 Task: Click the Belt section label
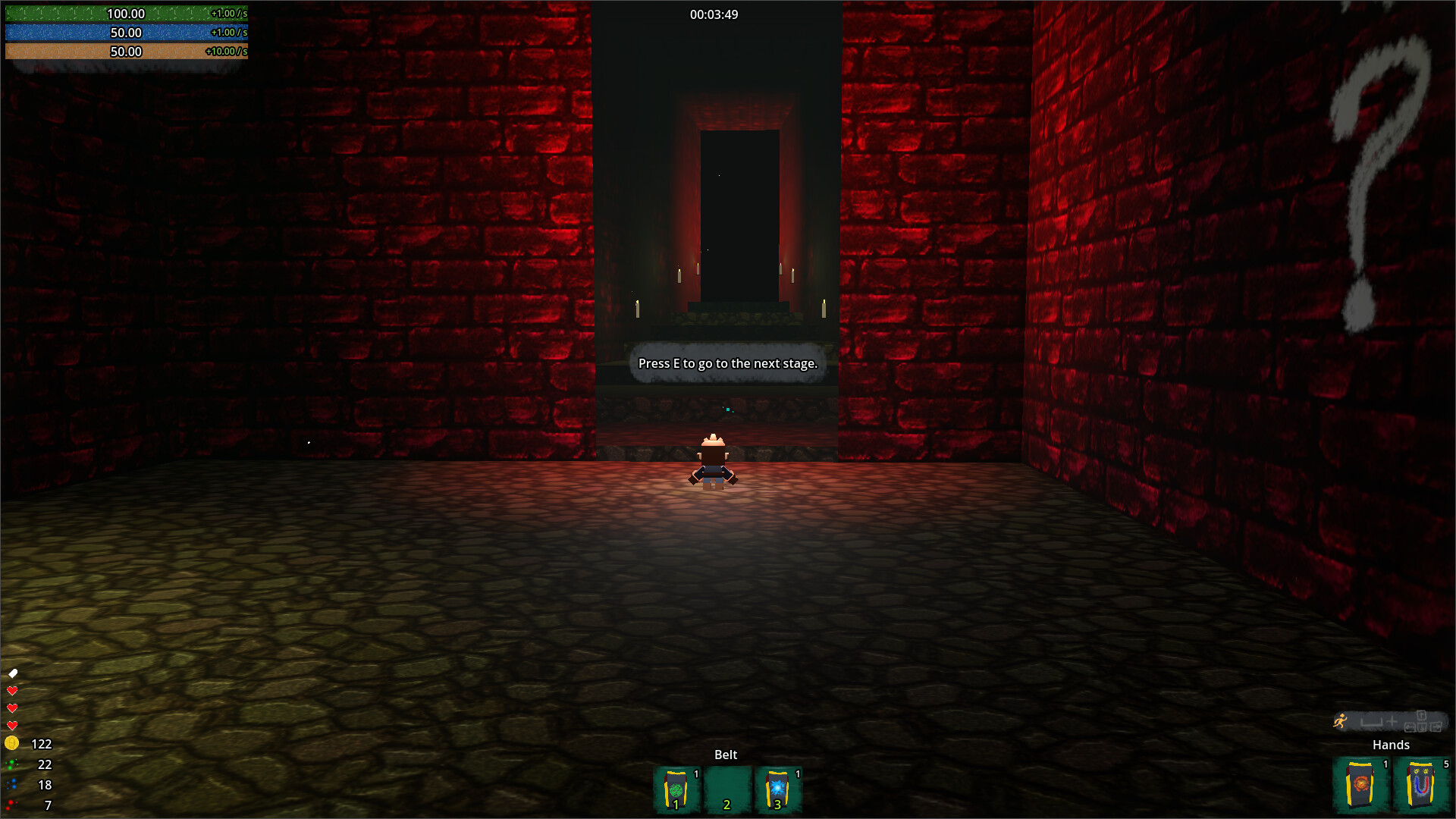[726, 755]
